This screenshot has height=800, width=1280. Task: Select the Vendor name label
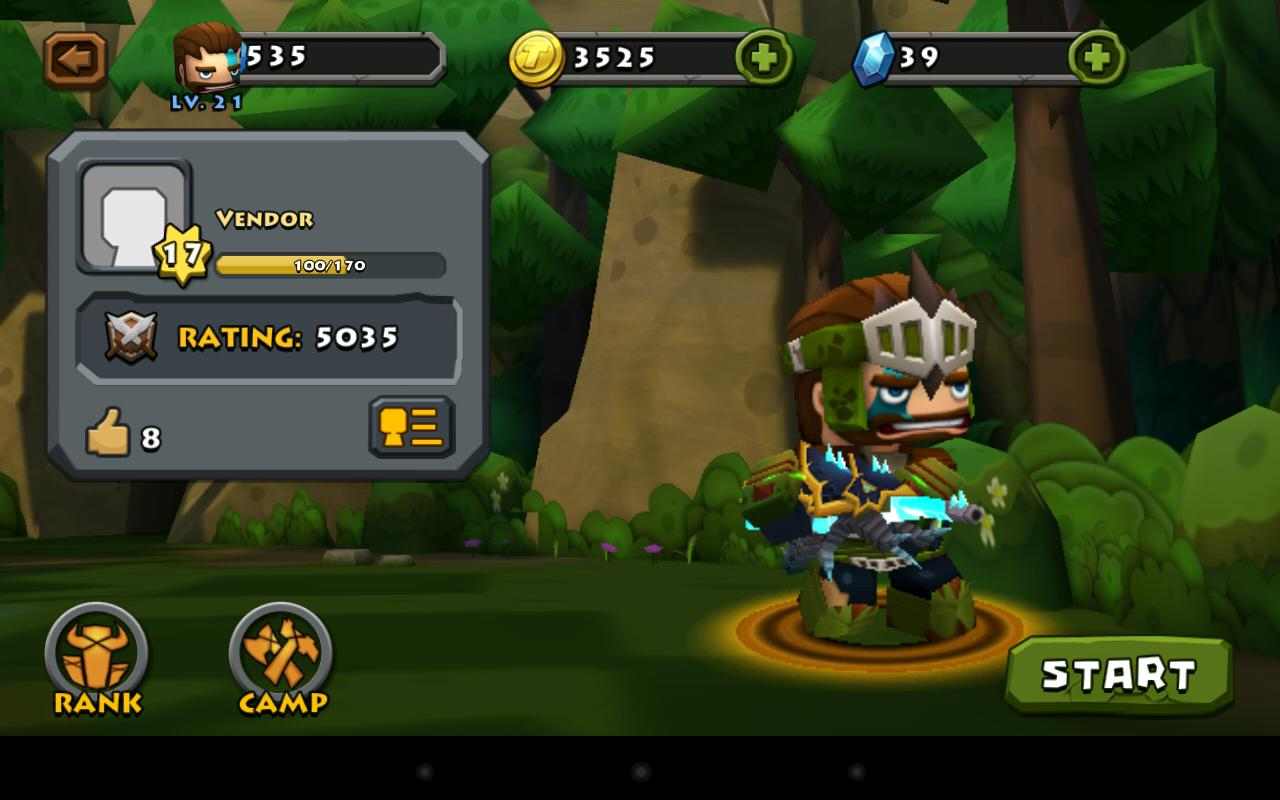(263, 220)
